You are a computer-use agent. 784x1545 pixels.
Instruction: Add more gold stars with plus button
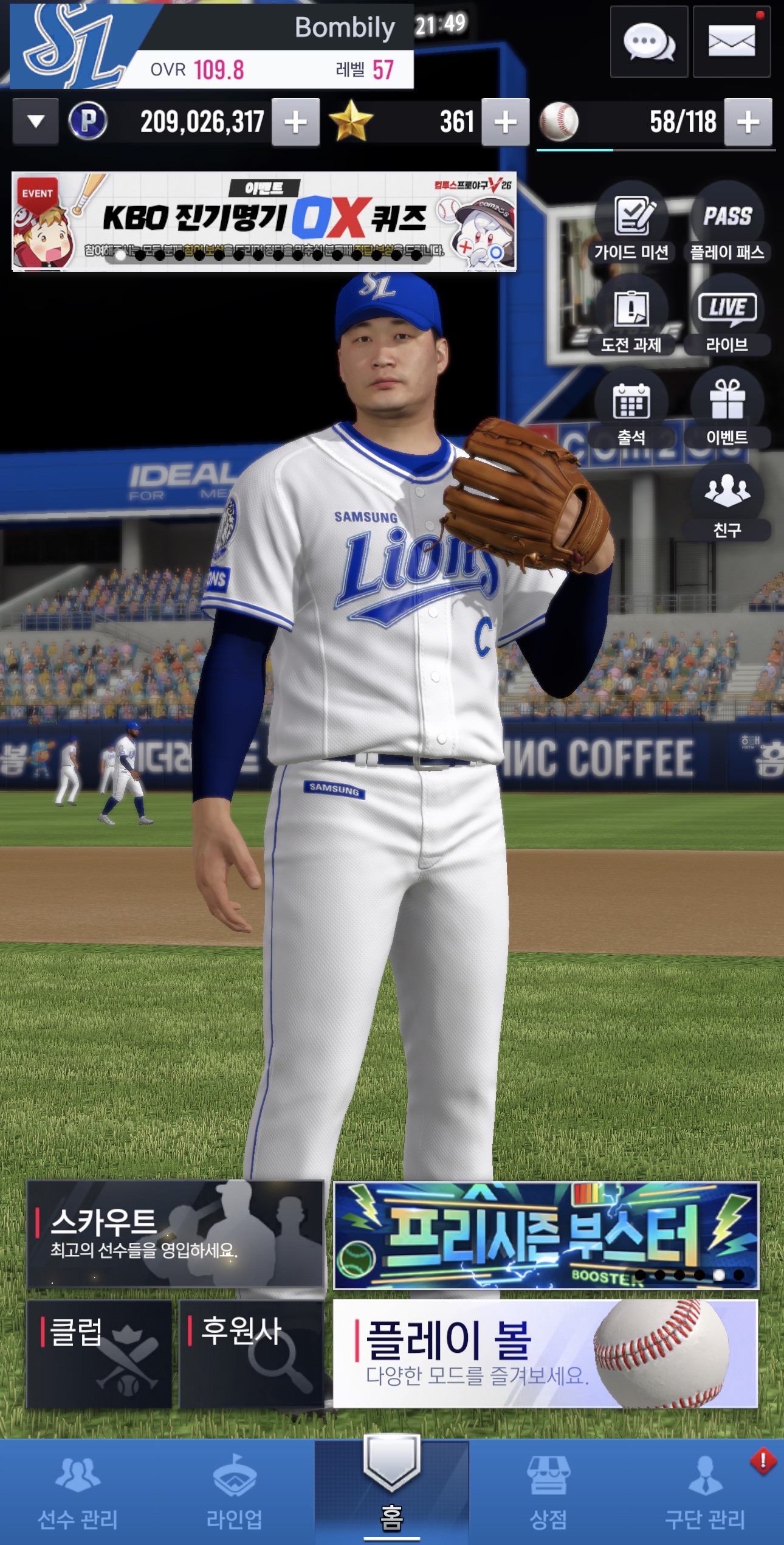[505, 123]
